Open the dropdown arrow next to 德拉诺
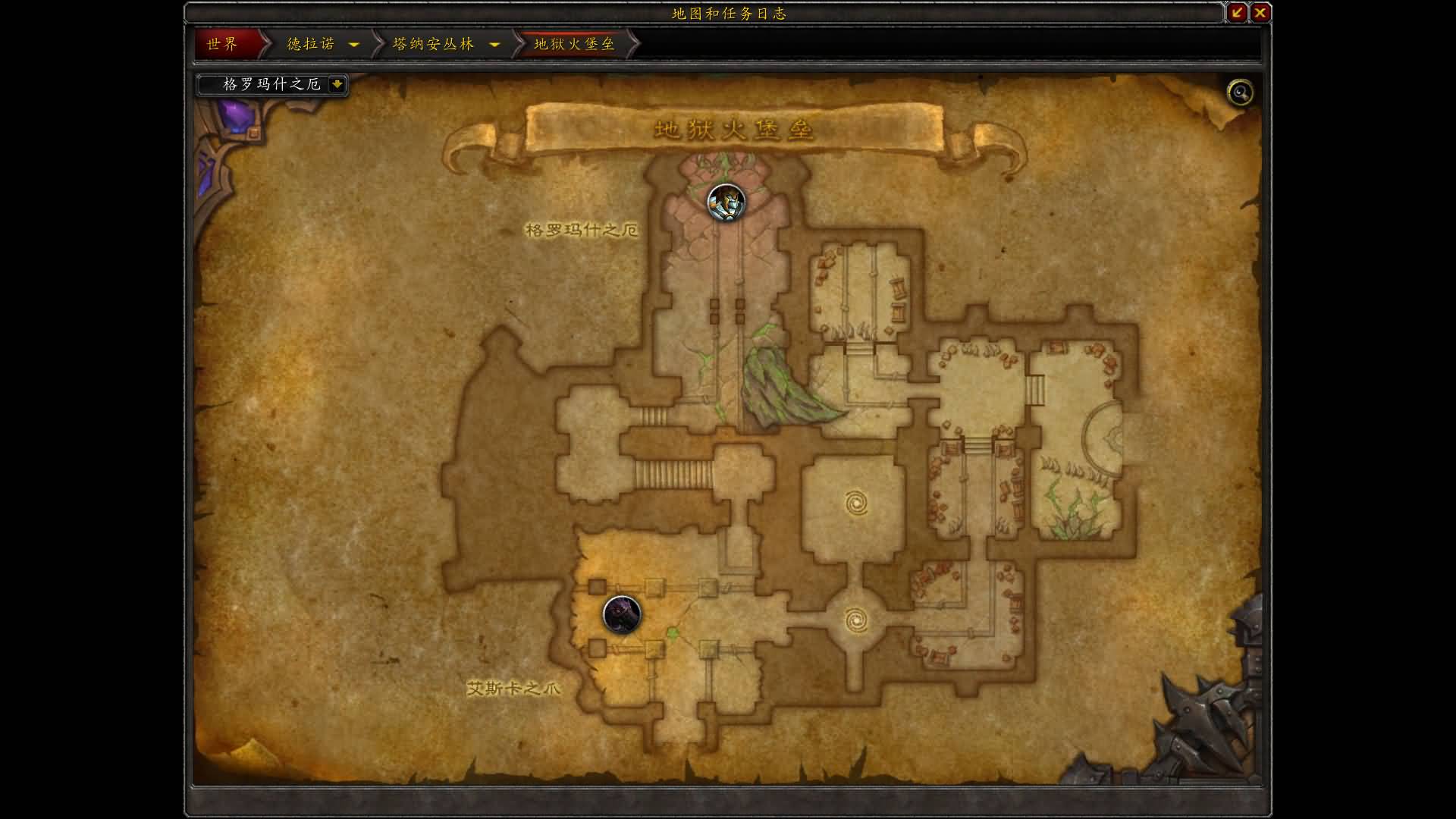The width and height of the screenshot is (1456, 819). [x=353, y=44]
